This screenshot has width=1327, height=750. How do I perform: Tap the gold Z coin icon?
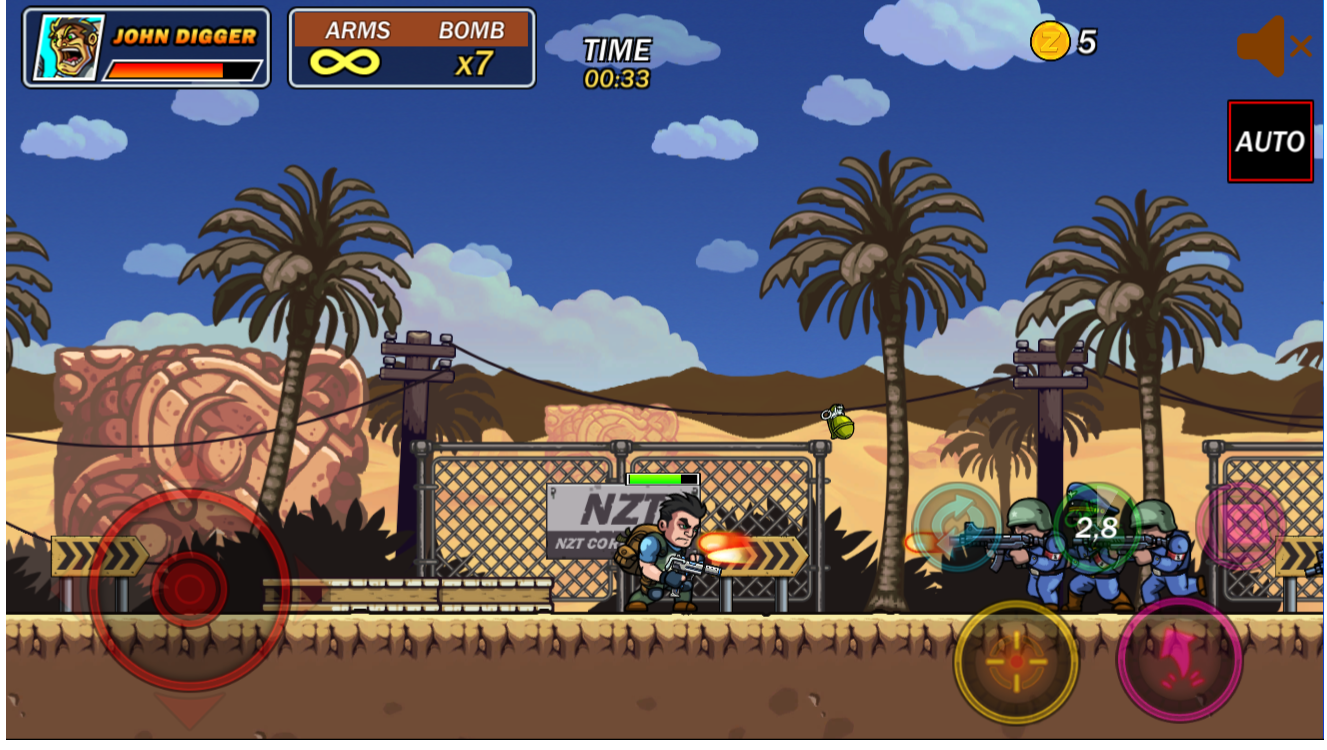1049,41
